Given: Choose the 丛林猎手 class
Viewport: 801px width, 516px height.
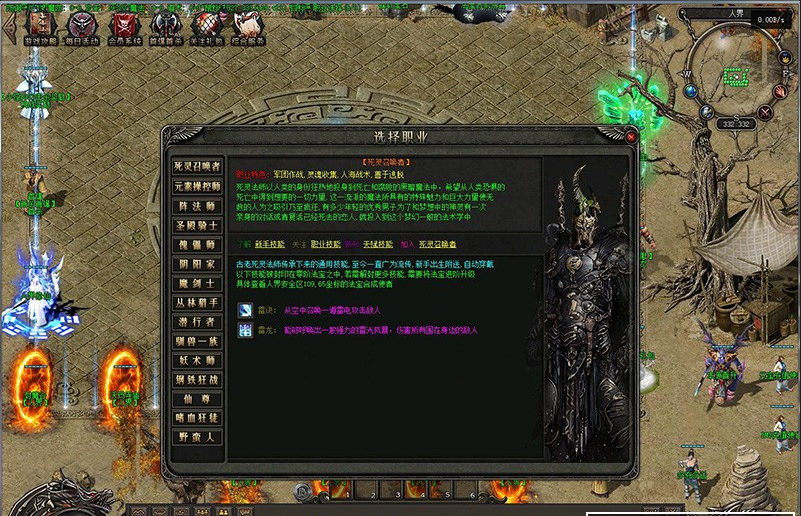Looking at the screenshot, I should point(196,303).
